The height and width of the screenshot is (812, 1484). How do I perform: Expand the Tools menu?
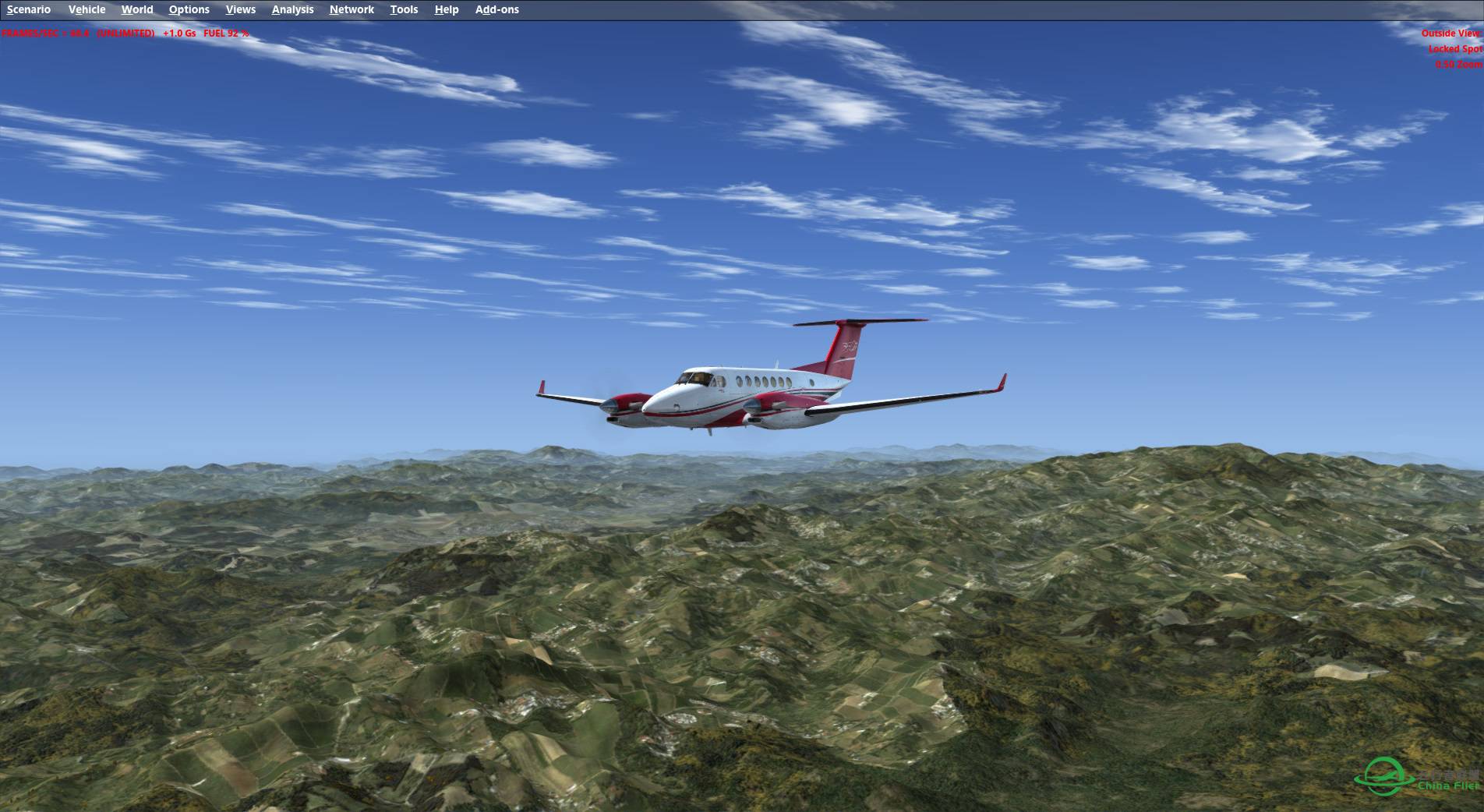coord(404,9)
